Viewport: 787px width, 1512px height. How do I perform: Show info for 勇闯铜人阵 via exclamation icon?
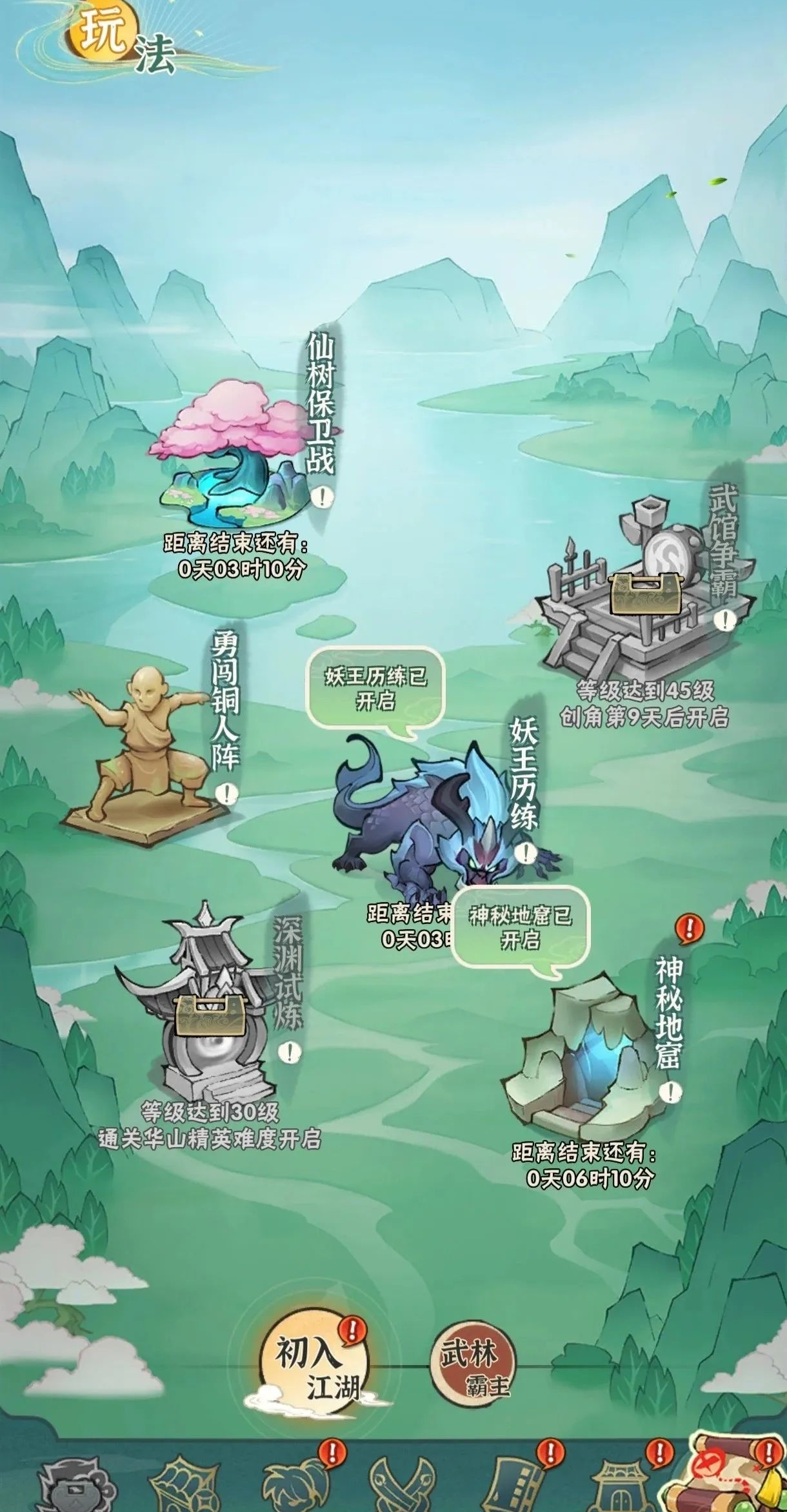point(226,793)
